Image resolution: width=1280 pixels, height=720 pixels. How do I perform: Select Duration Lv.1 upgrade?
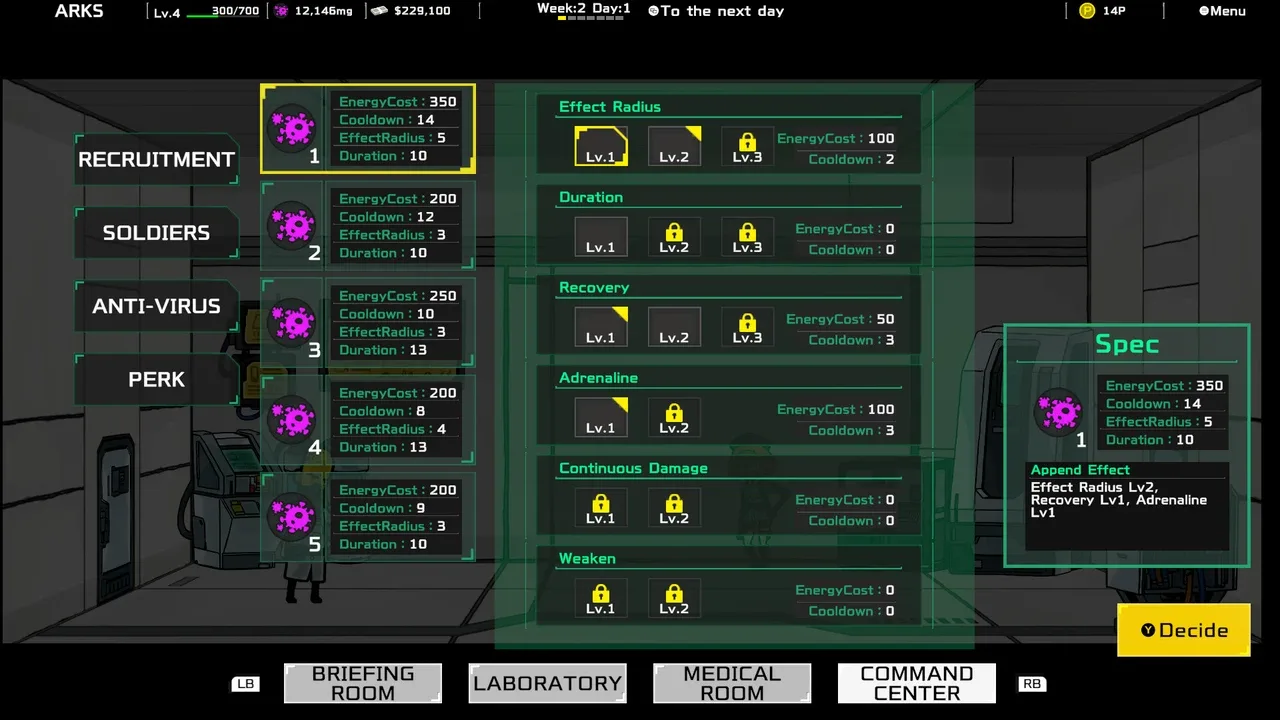coord(600,237)
